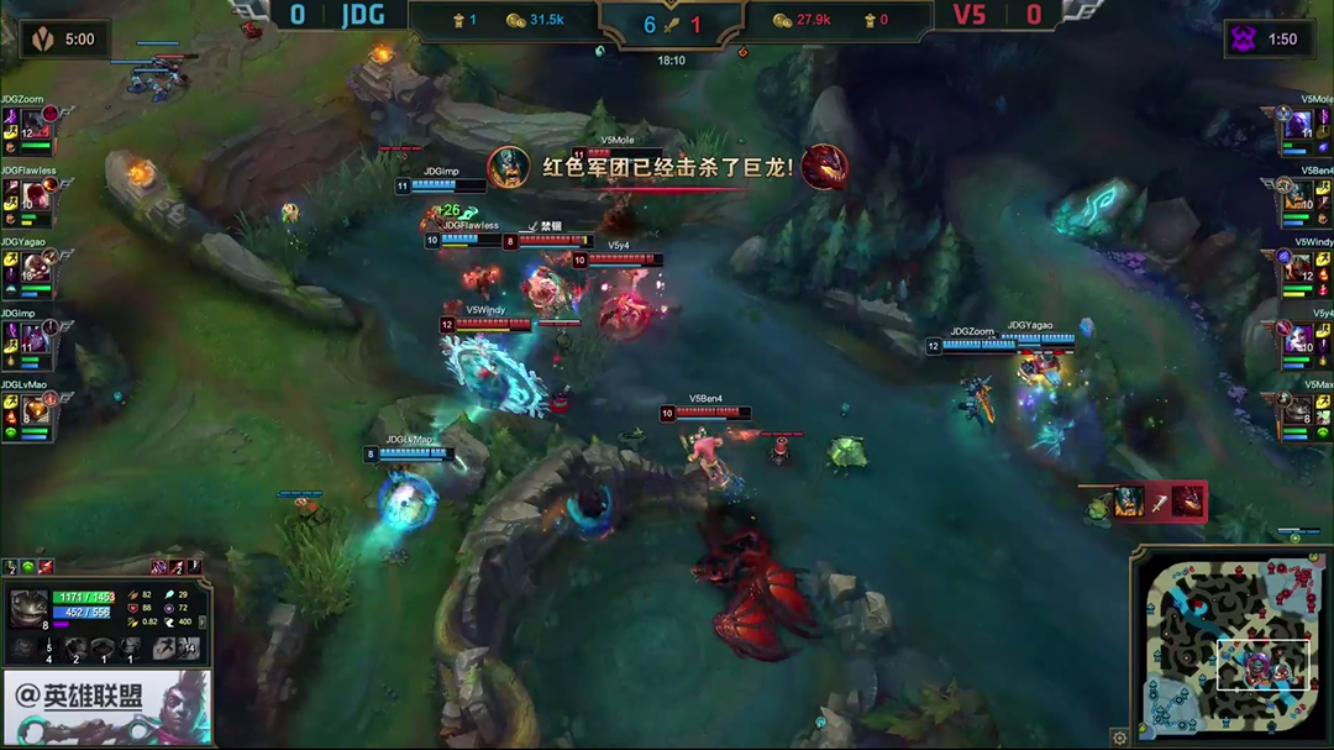Click the movement speed icon showing 400
The height and width of the screenshot is (750, 1334).
tap(172, 623)
